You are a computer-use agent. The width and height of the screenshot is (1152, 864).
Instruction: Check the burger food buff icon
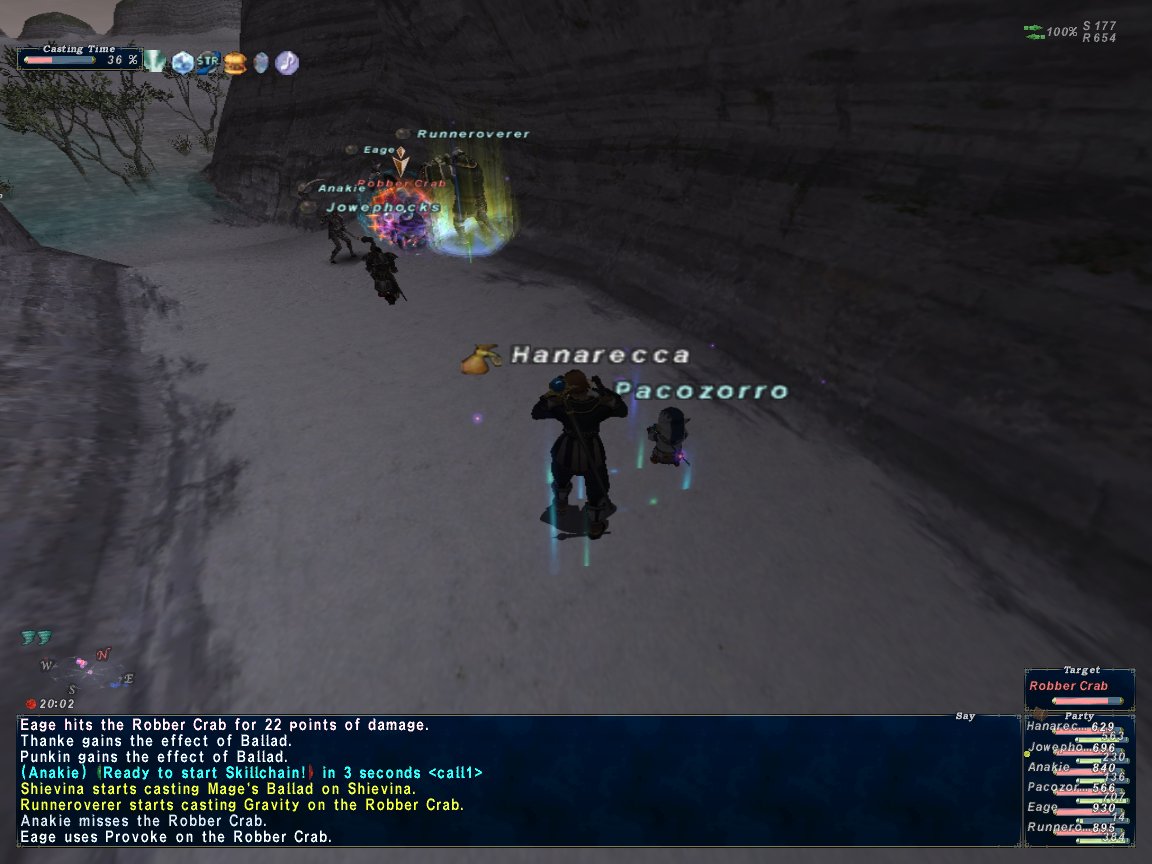(235, 63)
